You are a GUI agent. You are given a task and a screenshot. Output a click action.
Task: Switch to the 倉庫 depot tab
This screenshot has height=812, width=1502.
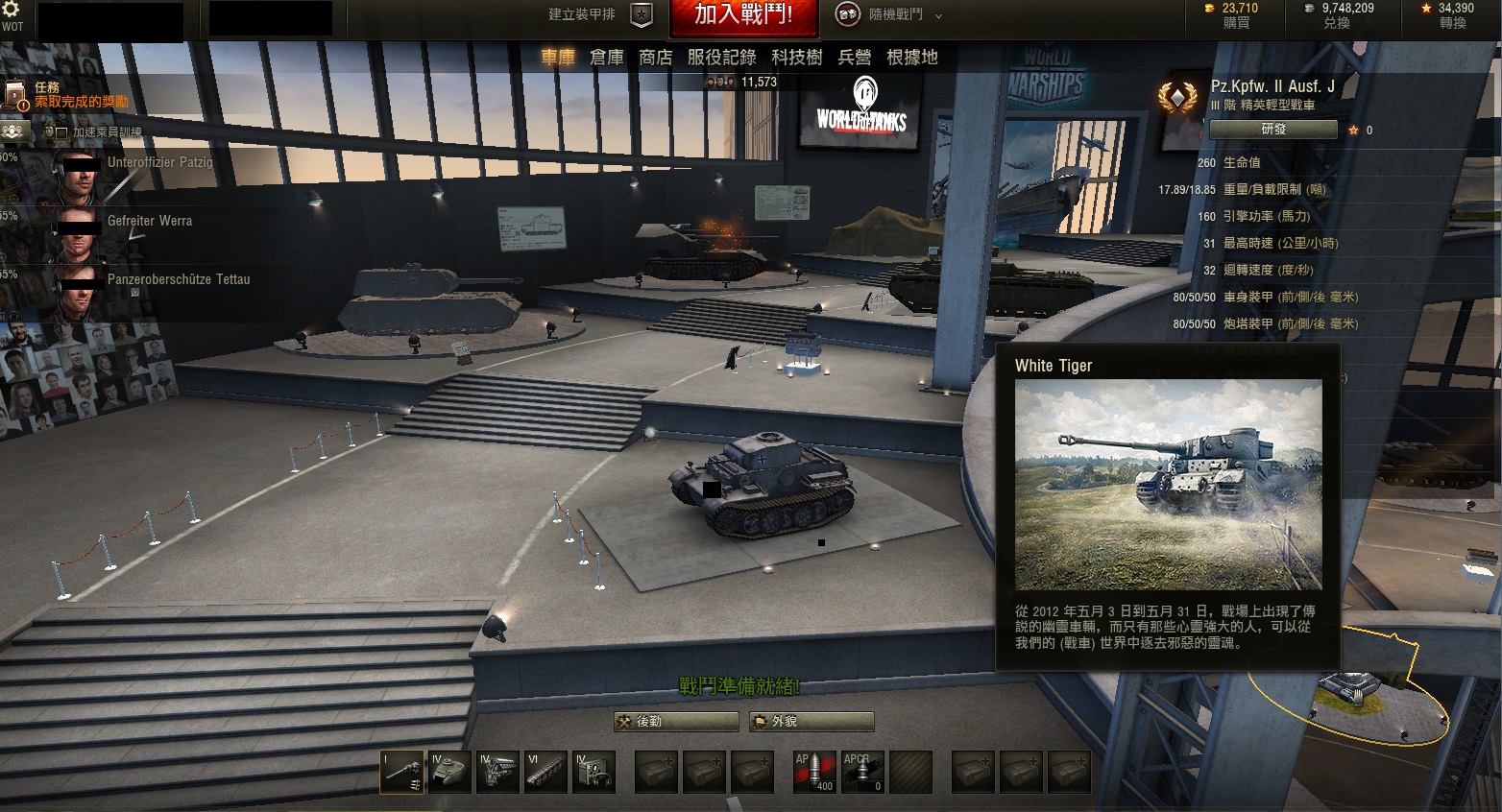pos(607,58)
